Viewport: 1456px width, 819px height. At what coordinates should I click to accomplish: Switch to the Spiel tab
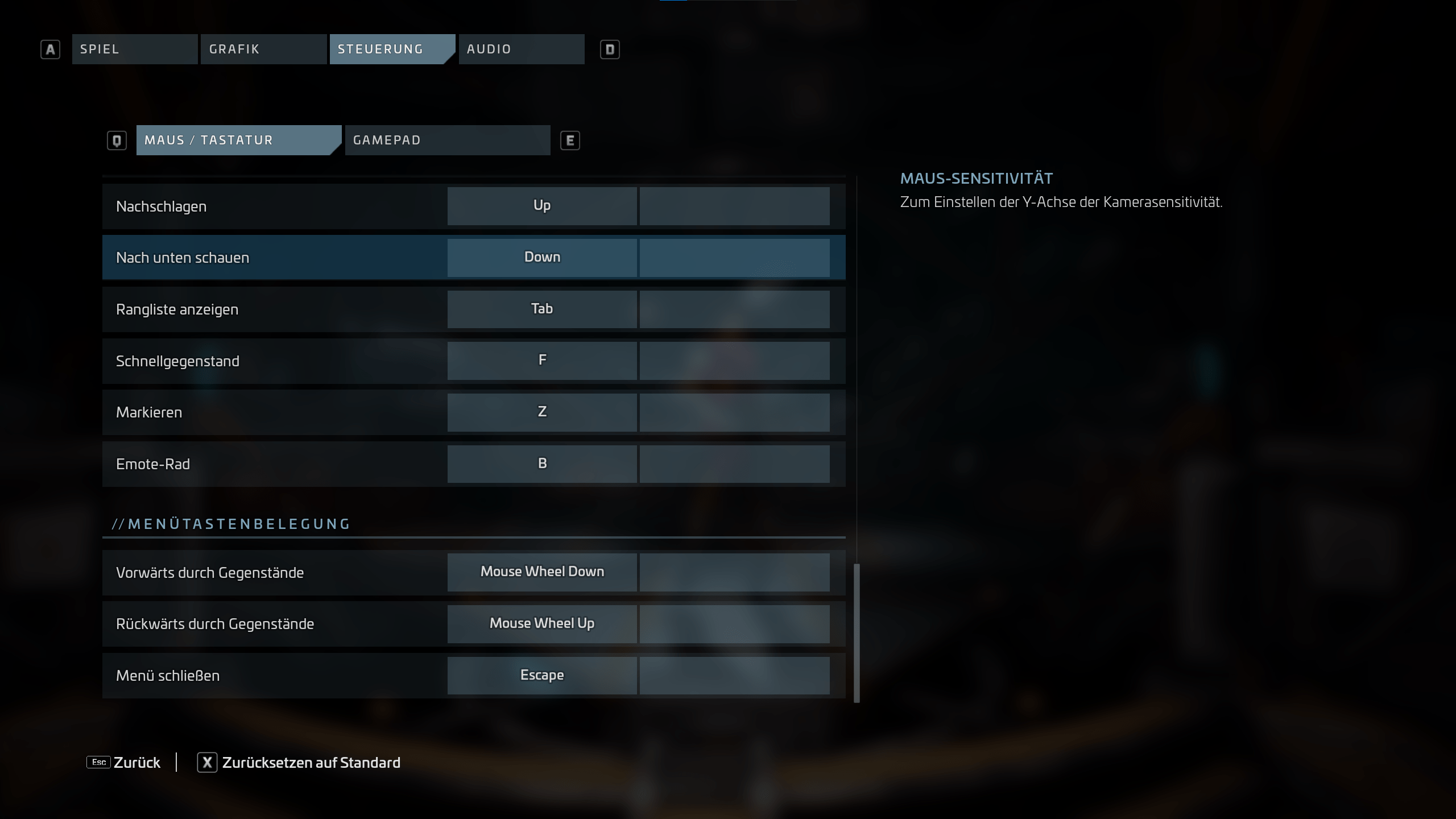[x=134, y=49]
